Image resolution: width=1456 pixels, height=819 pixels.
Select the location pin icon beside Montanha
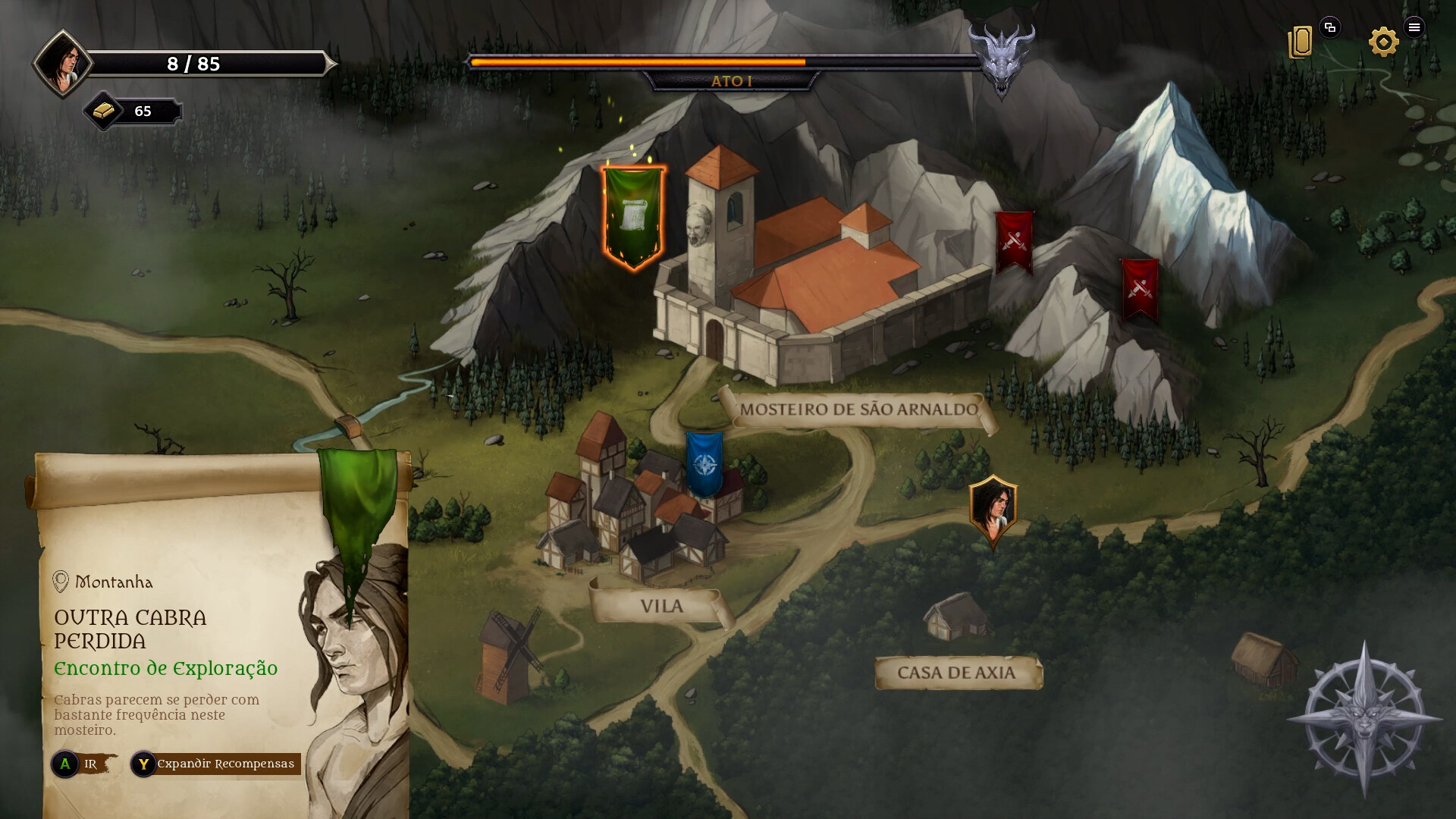pyautogui.click(x=61, y=582)
